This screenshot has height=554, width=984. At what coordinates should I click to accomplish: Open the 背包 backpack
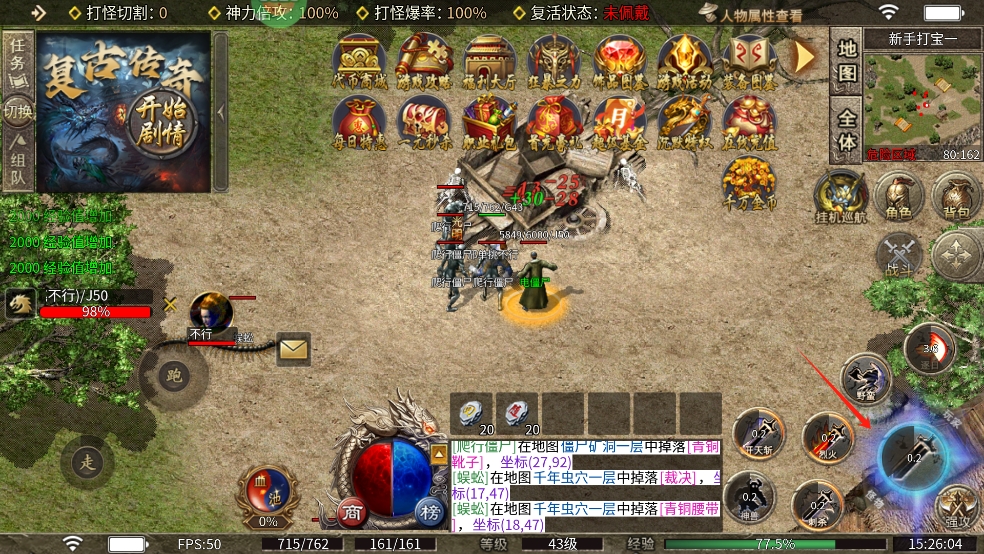click(x=957, y=197)
